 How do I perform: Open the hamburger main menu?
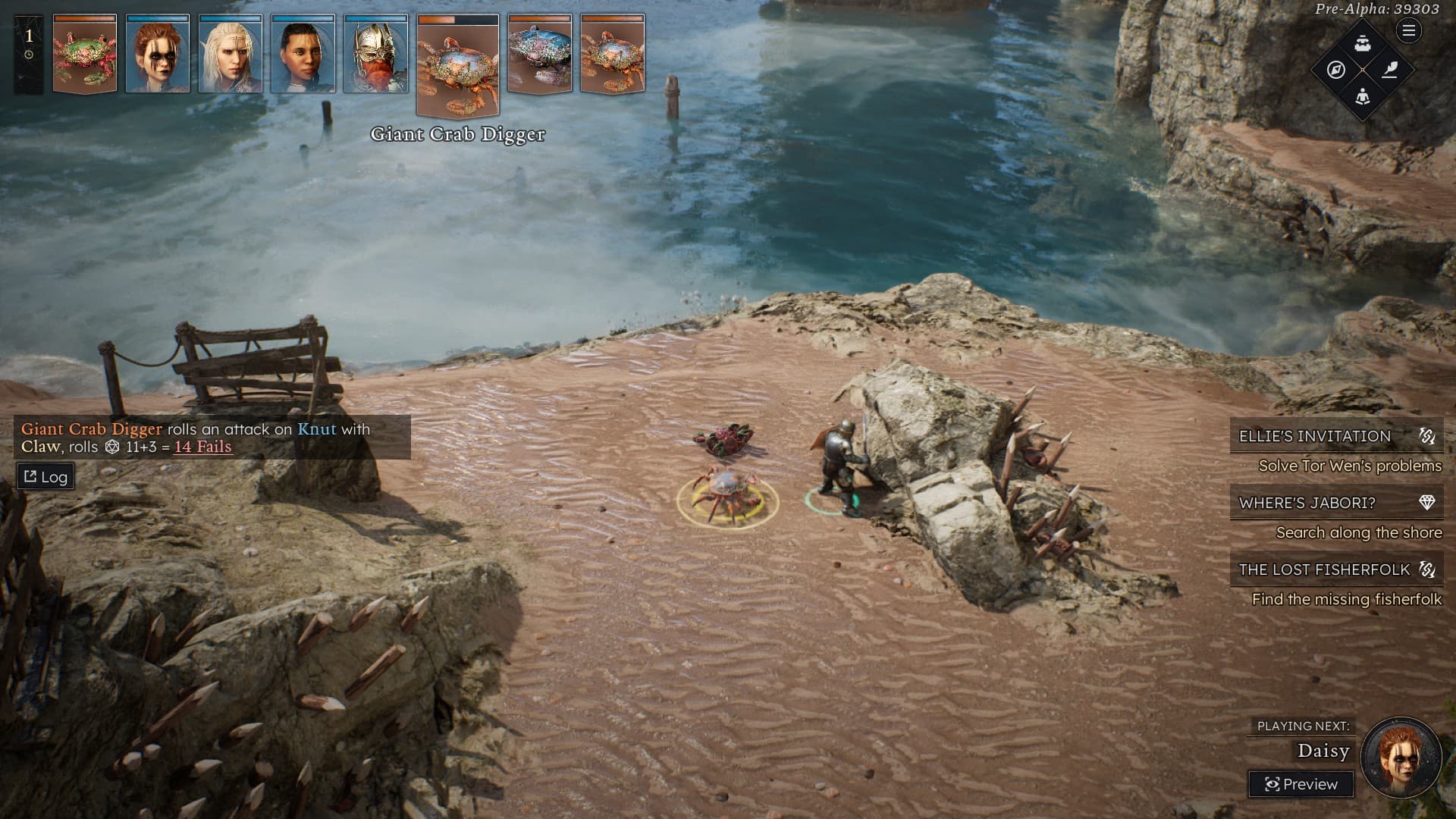(1408, 31)
